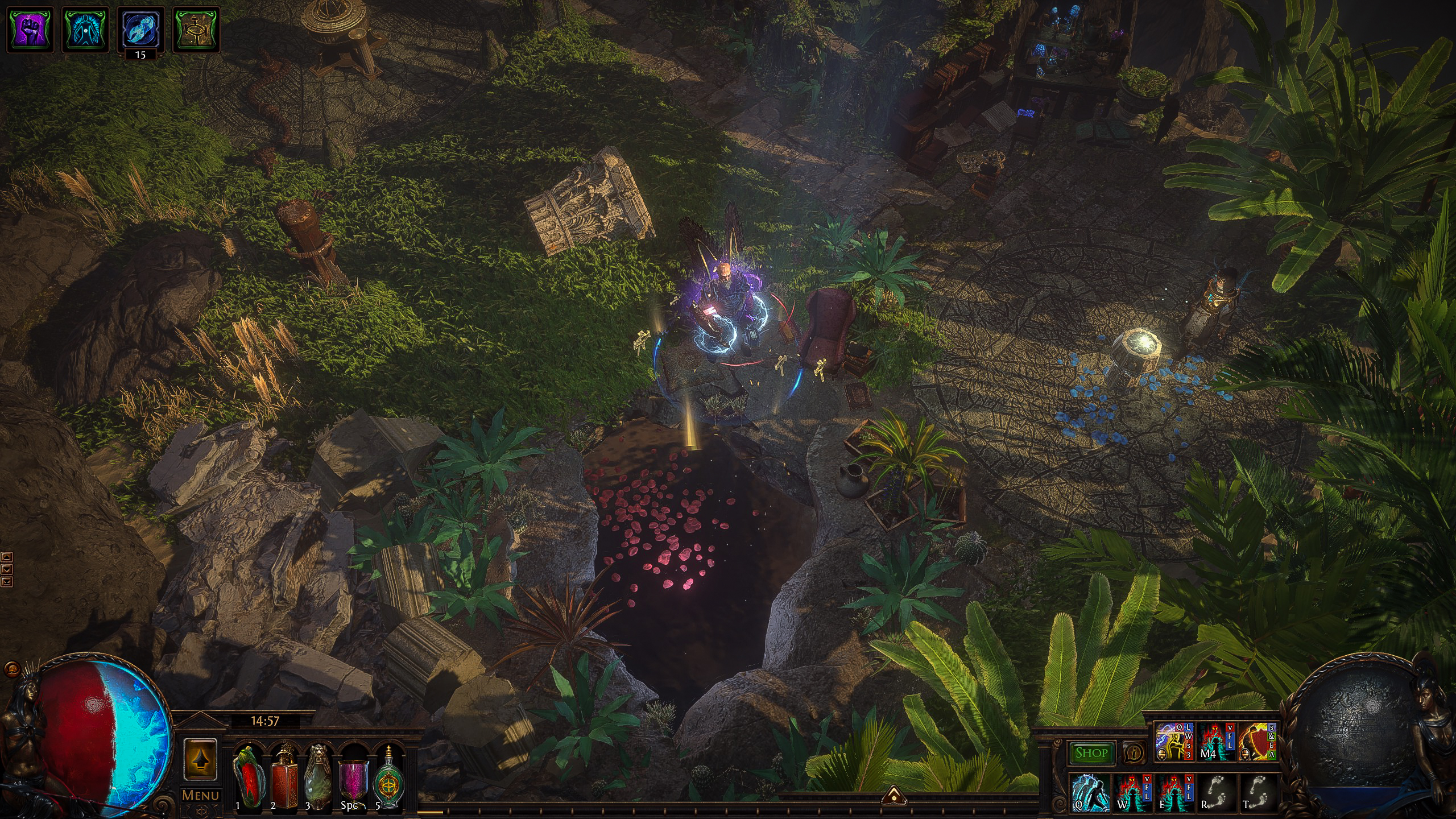This screenshot has width=1456, height=819.
Task: Activate the W red tower skill
Action: point(1132,792)
